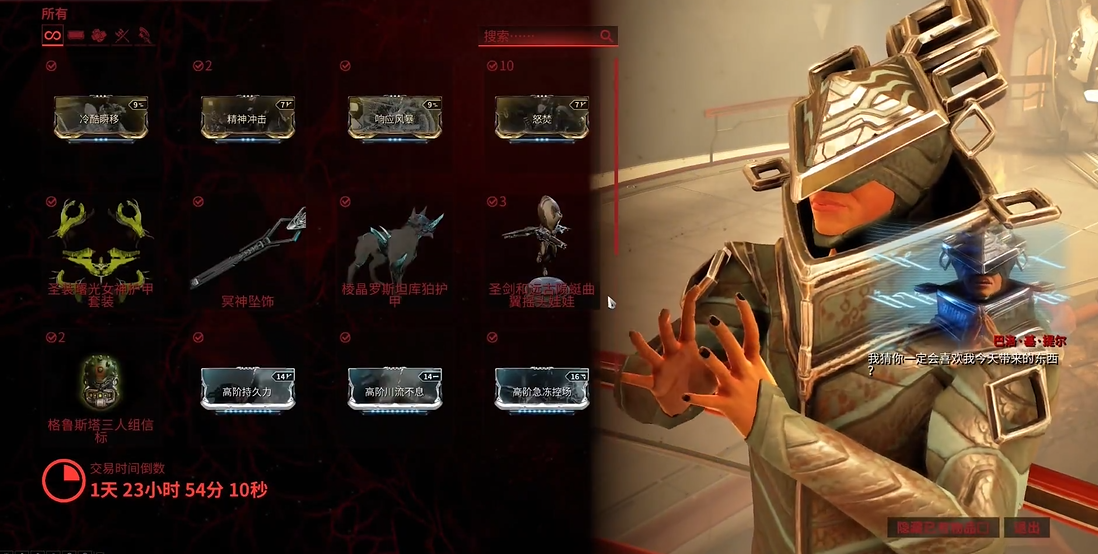
Task: Open the 怒焚 mod offer
Action: click(x=541, y=117)
